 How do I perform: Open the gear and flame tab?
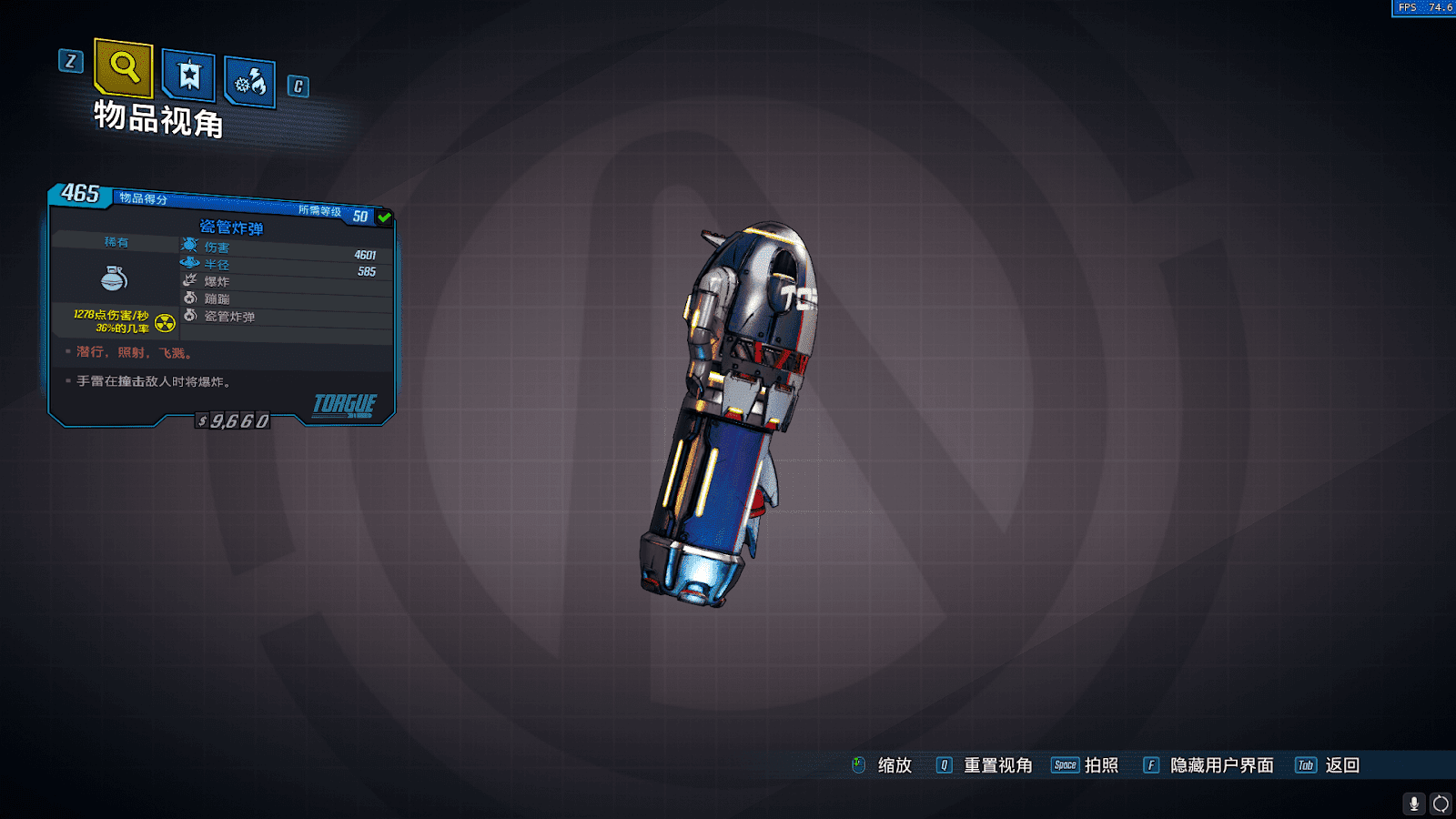(x=250, y=83)
